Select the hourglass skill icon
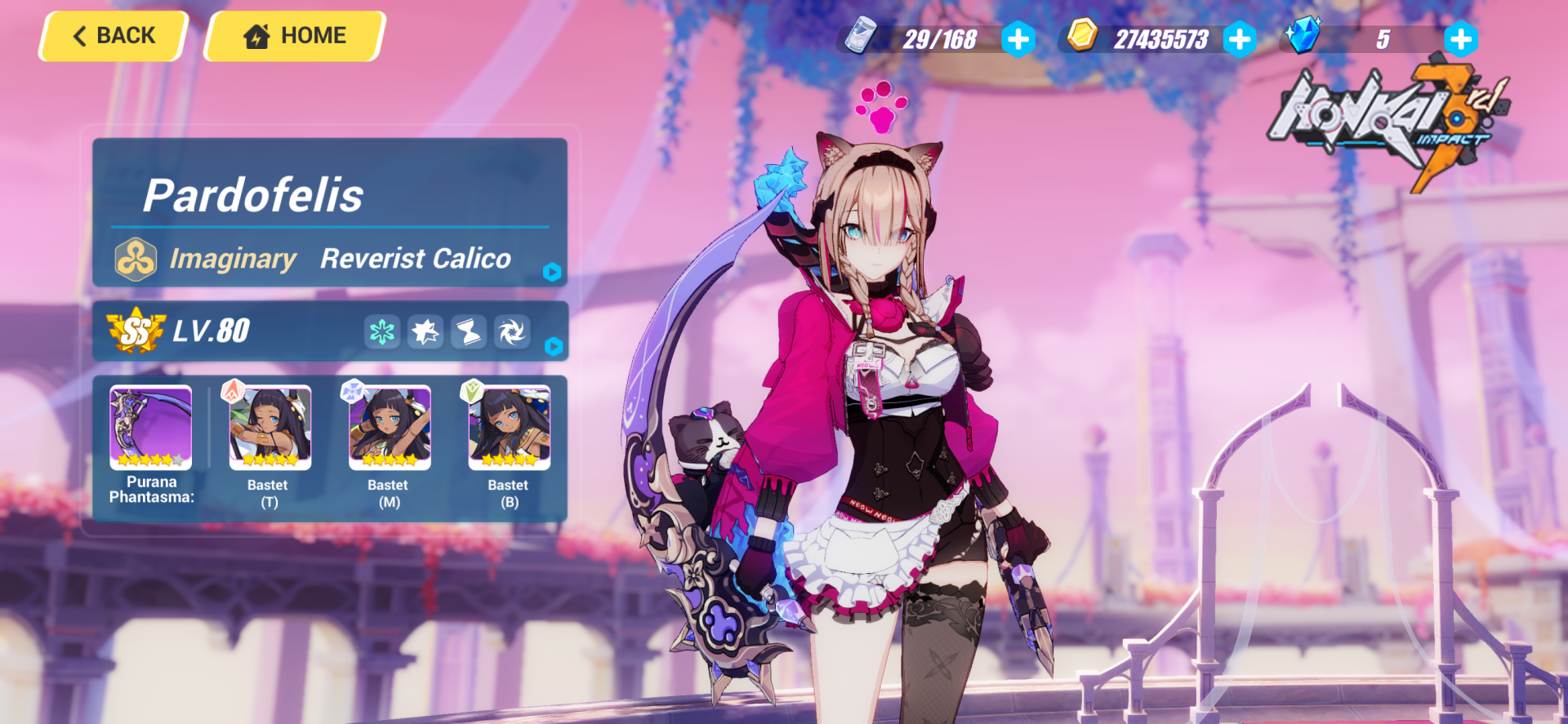The width and height of the screenshot is (1568, 724). click(469, 331)
